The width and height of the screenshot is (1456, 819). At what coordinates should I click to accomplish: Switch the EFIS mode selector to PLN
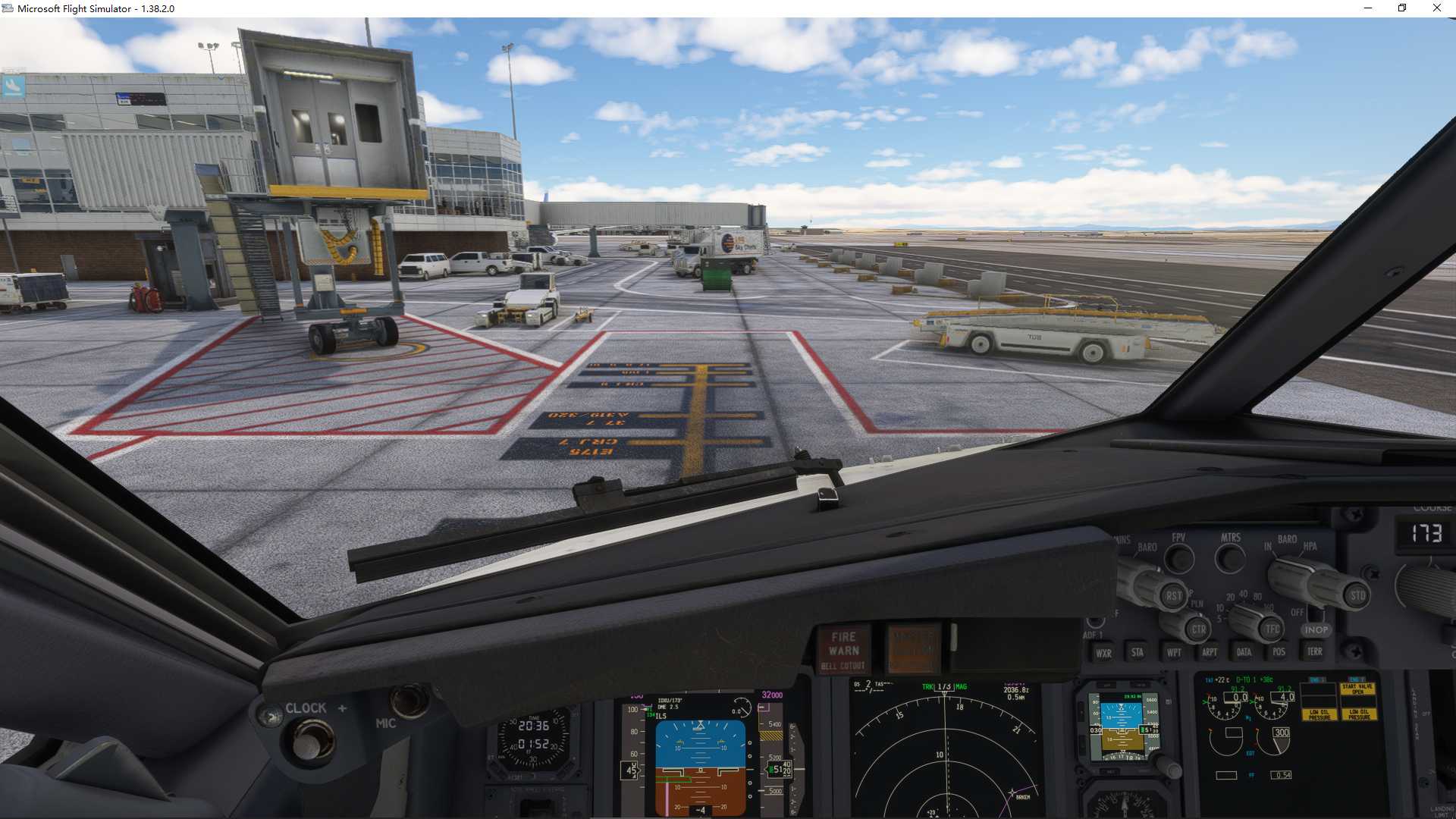pyautogui.click(x=1196, y=603)
